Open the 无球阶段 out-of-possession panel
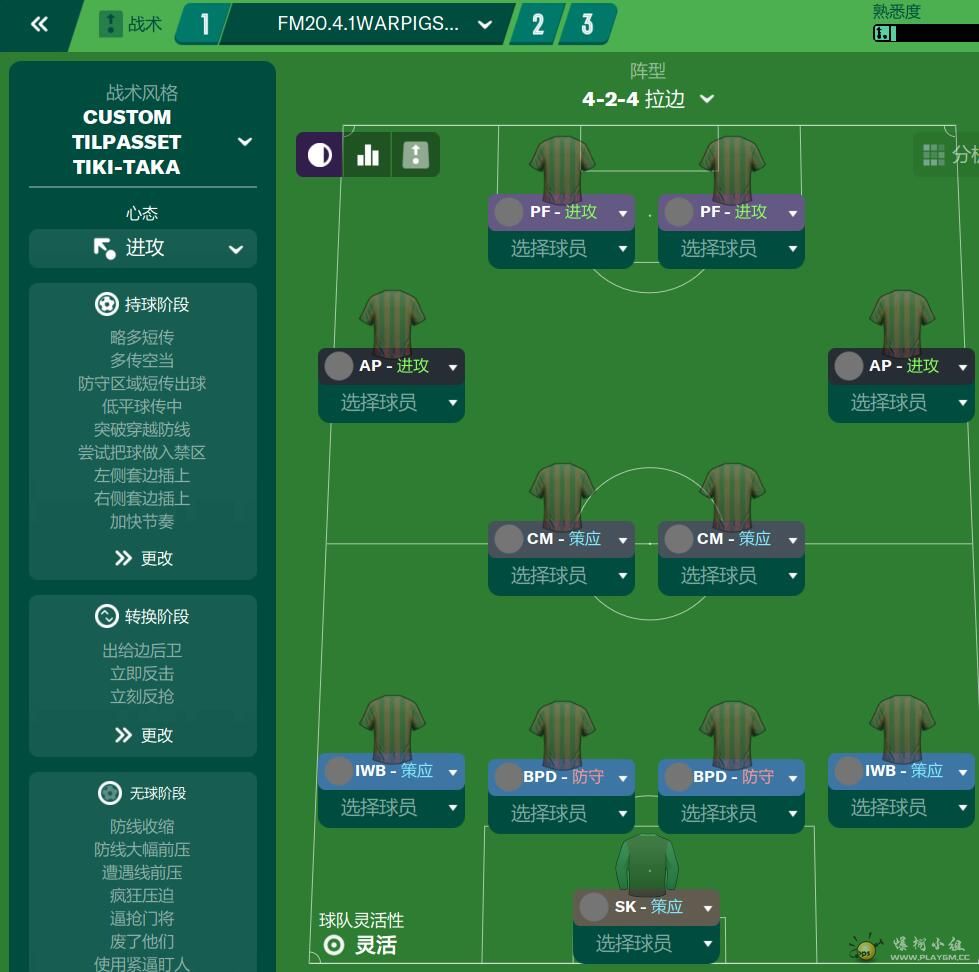This screenshot has width=979, height=972. (143, 793)
